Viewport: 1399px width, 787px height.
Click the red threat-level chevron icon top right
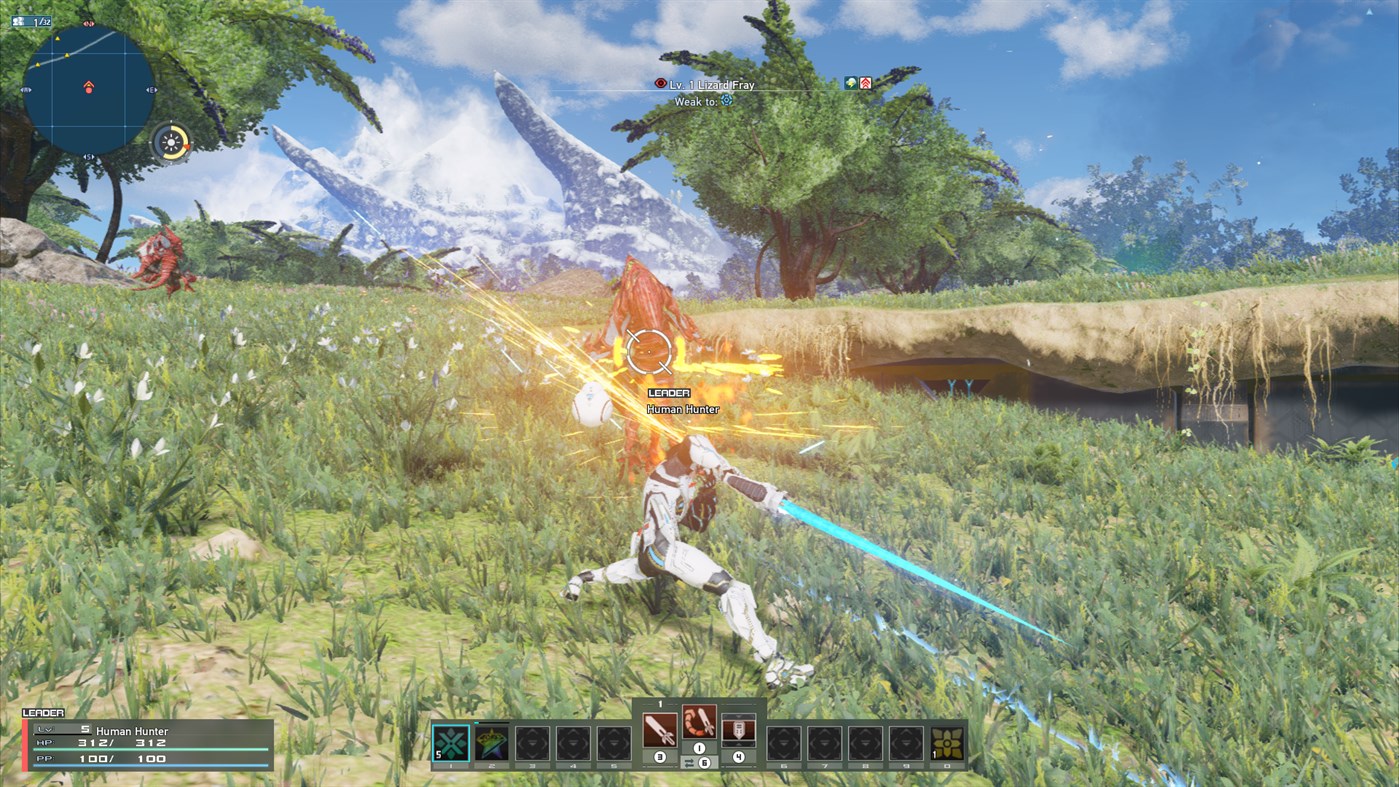(866, 83)
